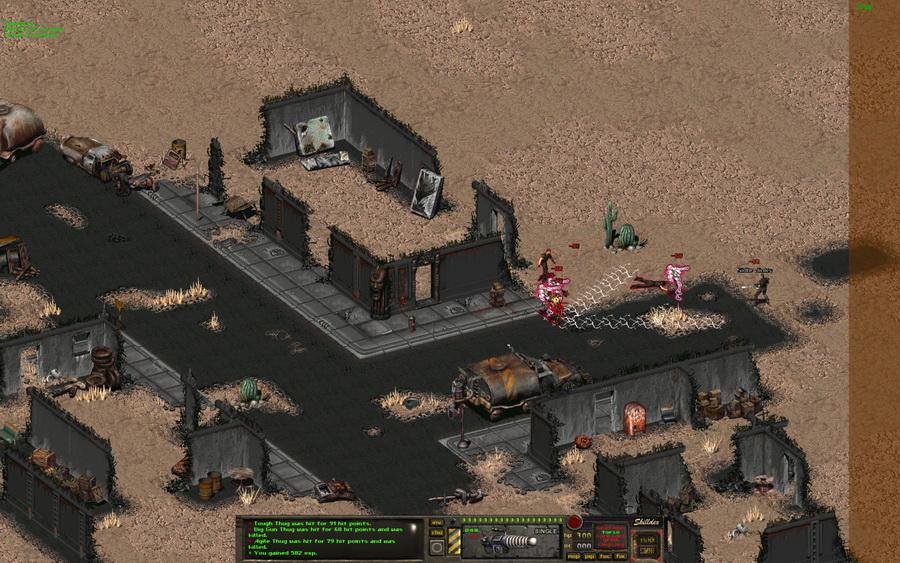The image size is (900, 563).
Task: Open the inventory with the INV button
Action: 437,522
